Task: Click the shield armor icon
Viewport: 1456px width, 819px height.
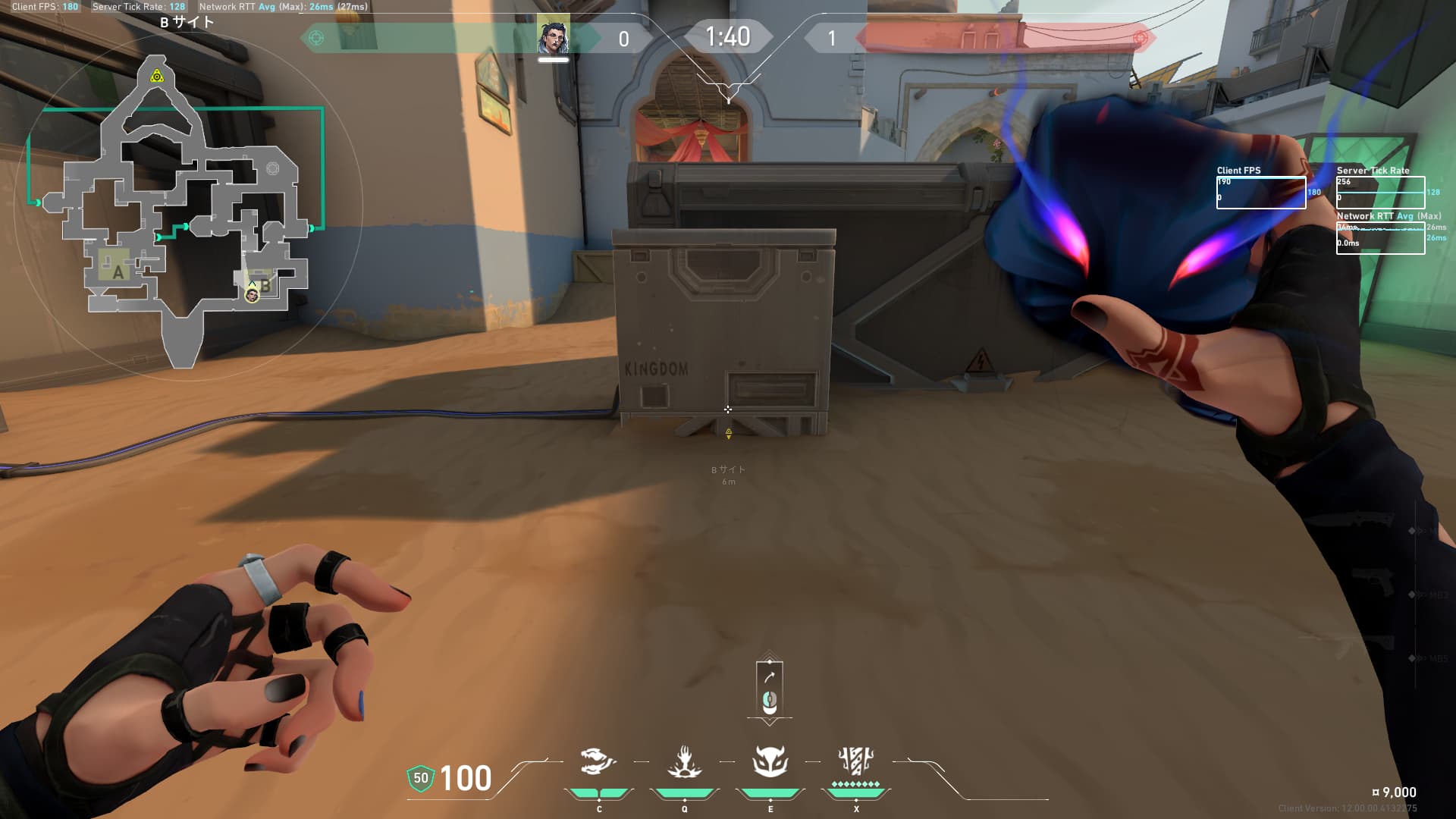Action: pos(420,778)
